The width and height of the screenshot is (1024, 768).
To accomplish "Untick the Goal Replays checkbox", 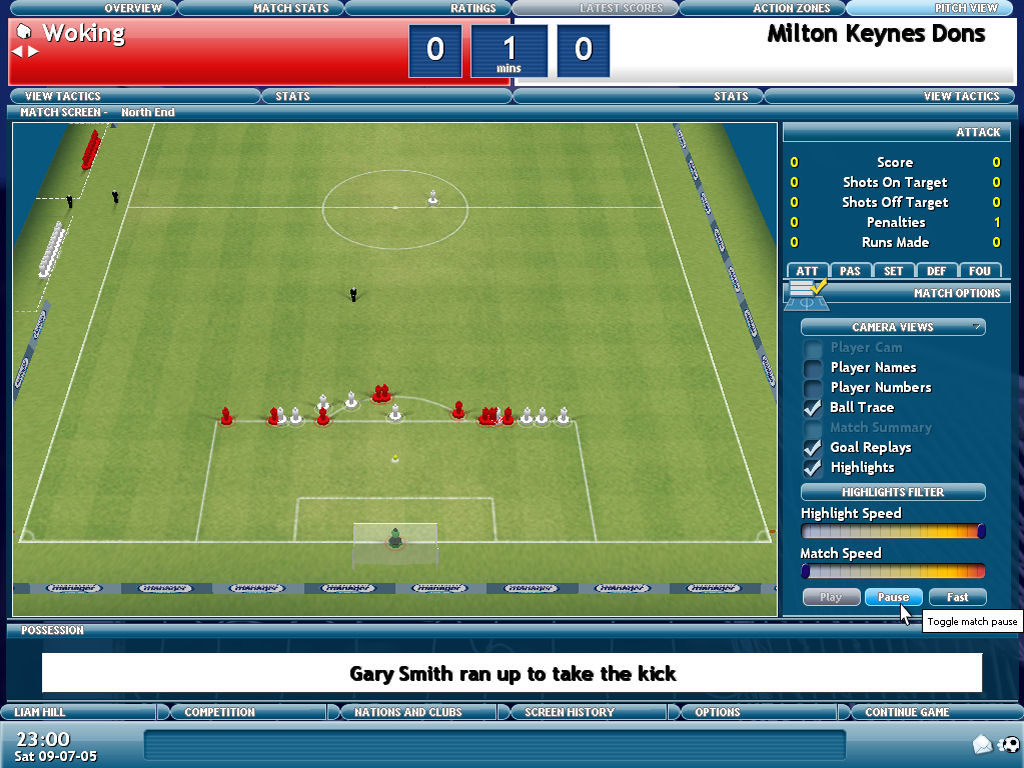I will 813,448.
